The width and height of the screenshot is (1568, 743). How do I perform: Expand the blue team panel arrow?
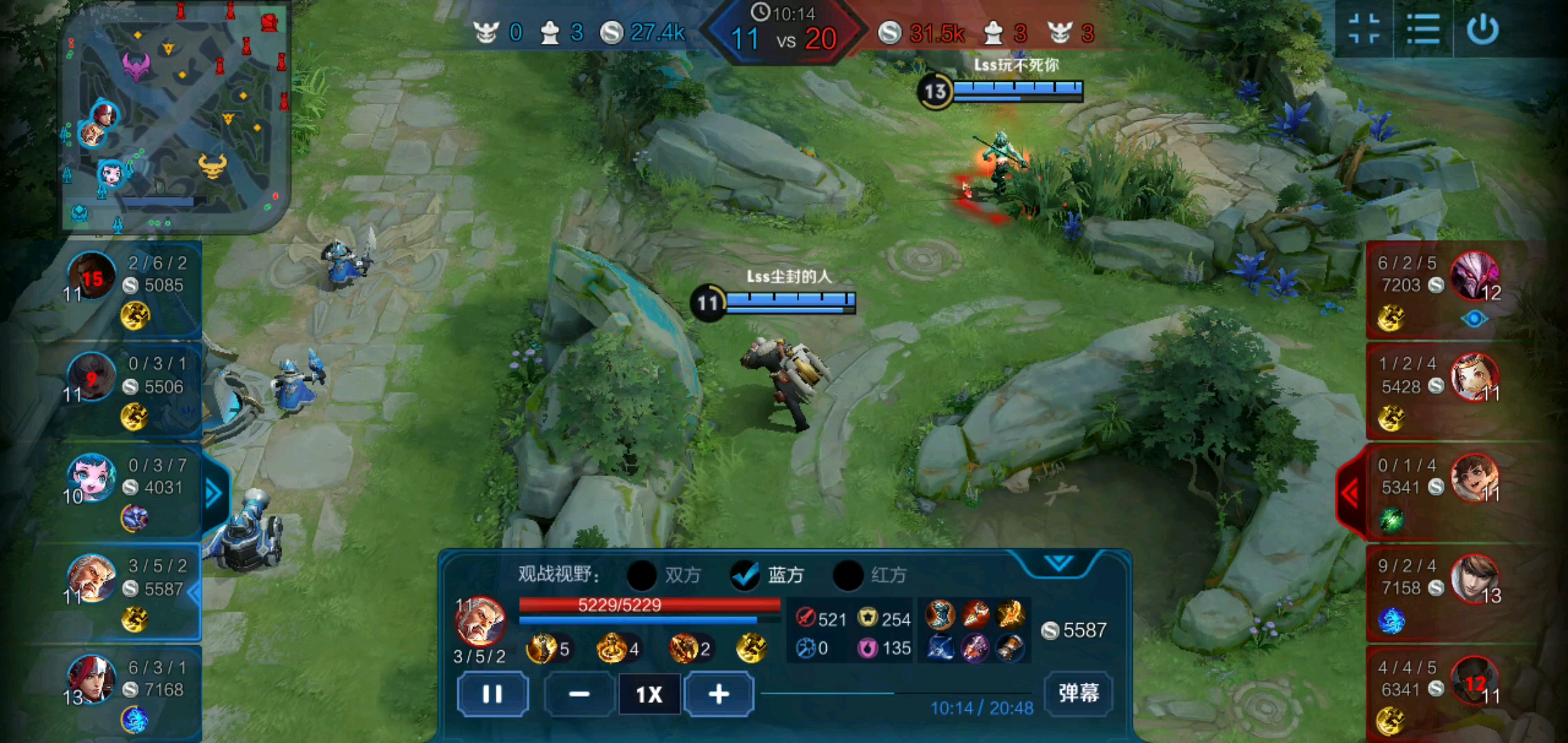click(x=214, y=493)
